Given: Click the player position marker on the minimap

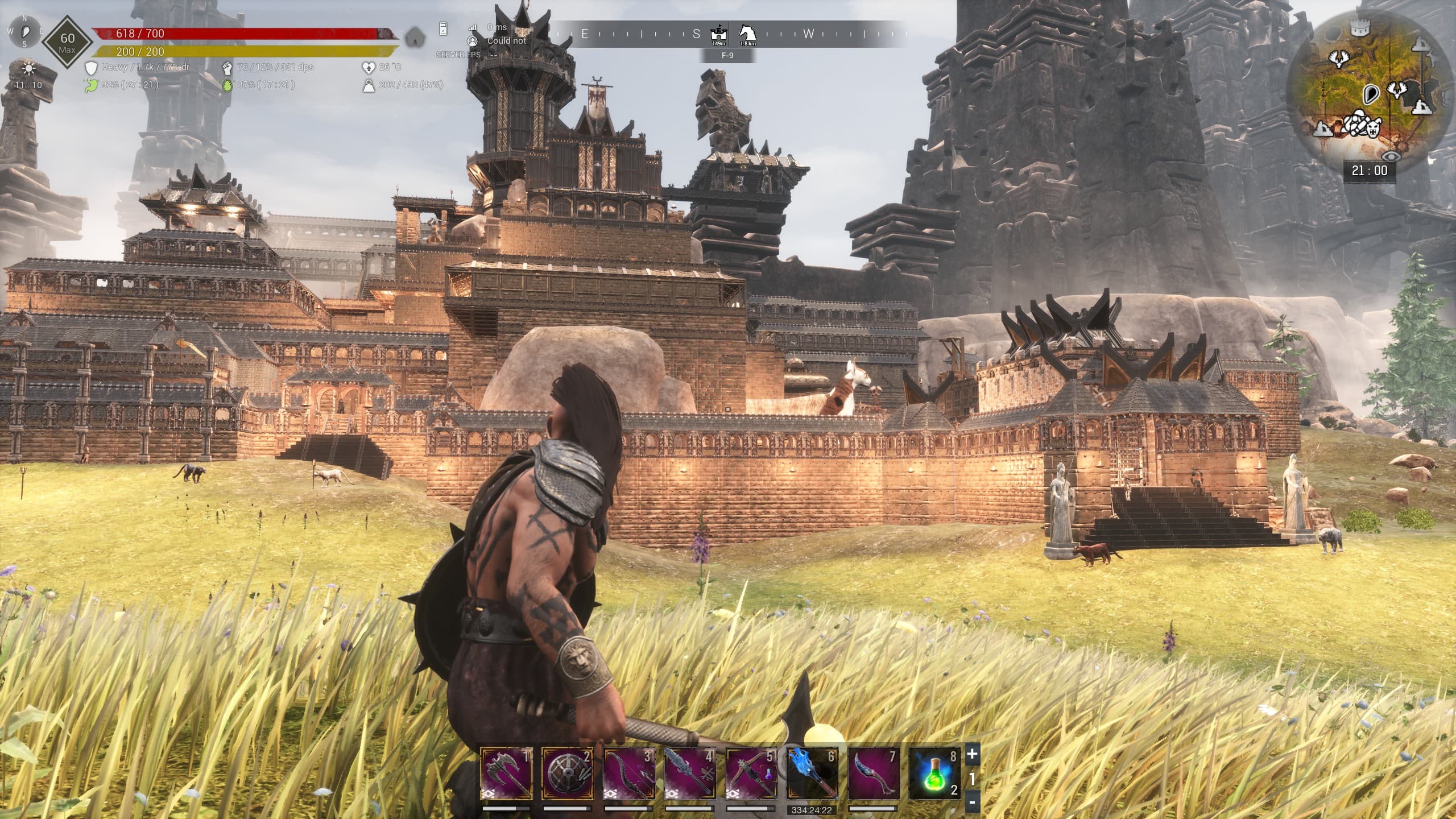Looking at the screenshot, I should click(x=1371, y=93).
